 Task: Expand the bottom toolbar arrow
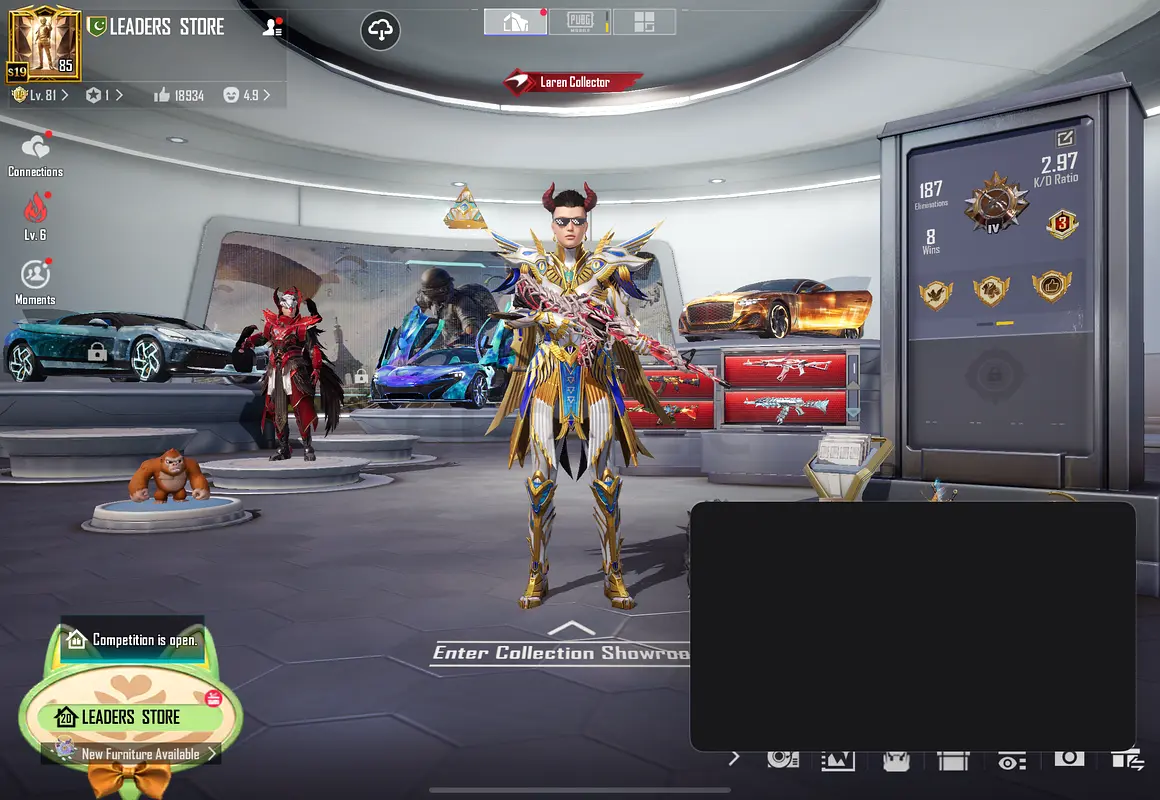click(x=734, y=758)
